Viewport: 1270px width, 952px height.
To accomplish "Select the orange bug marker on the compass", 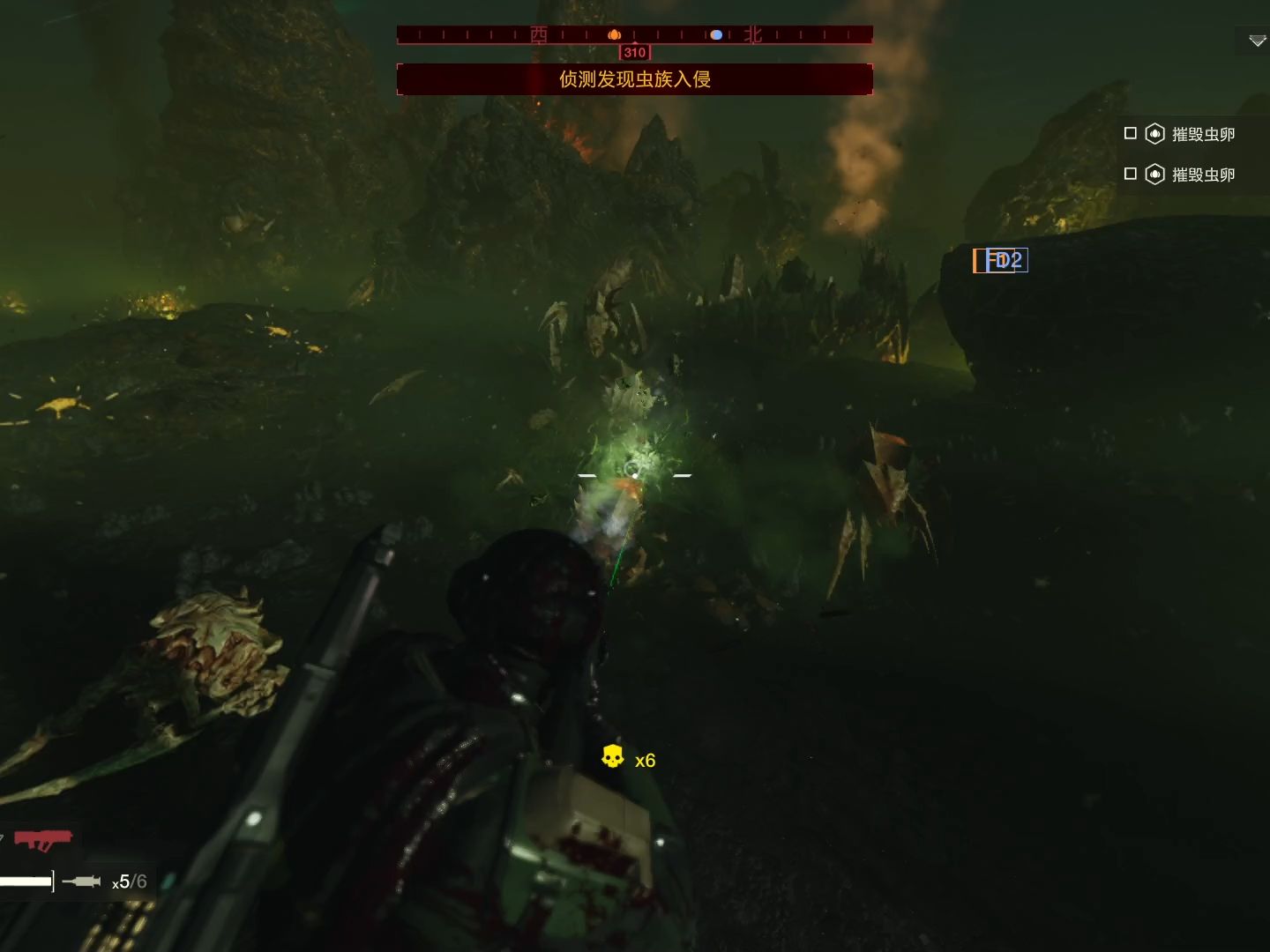I will pos(615,35).
